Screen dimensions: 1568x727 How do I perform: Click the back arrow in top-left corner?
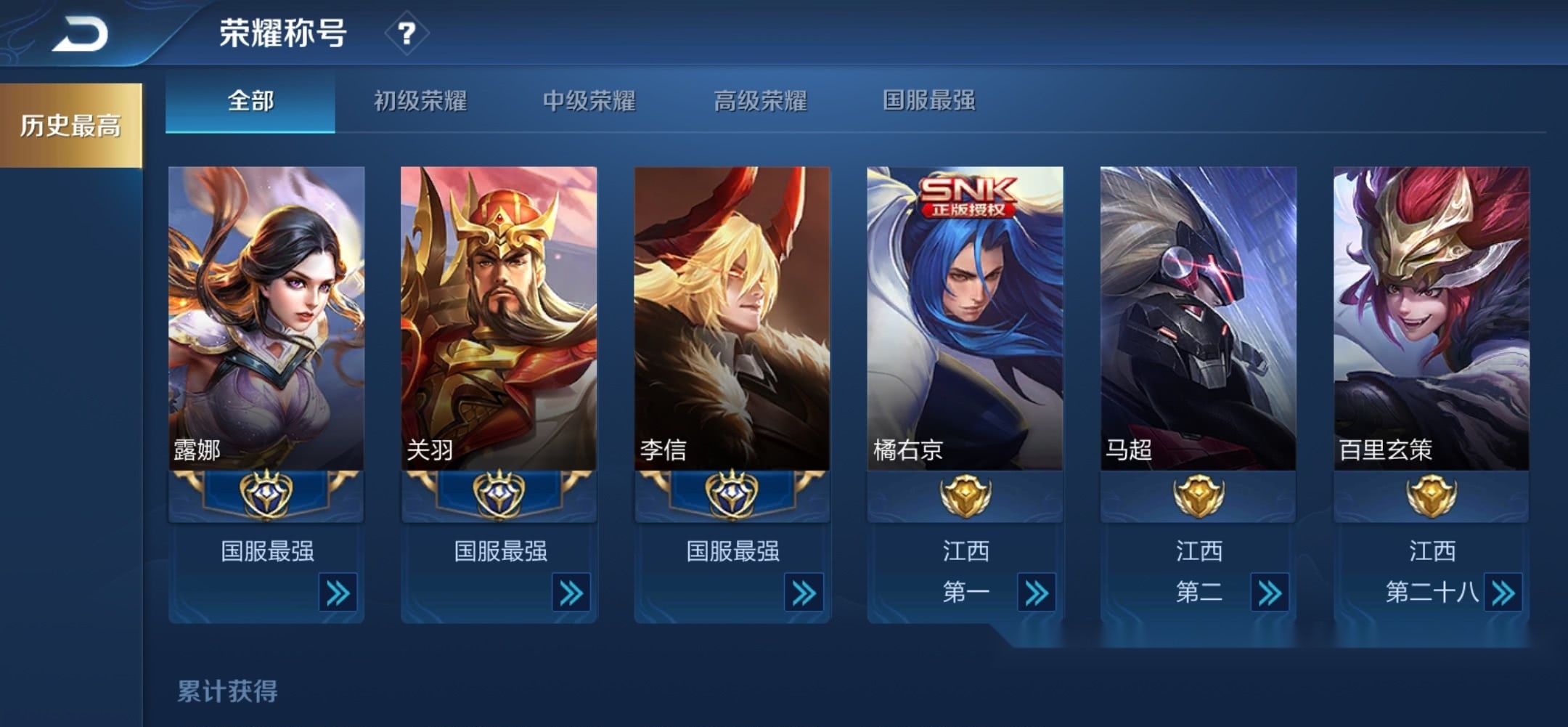pos(80,33)
